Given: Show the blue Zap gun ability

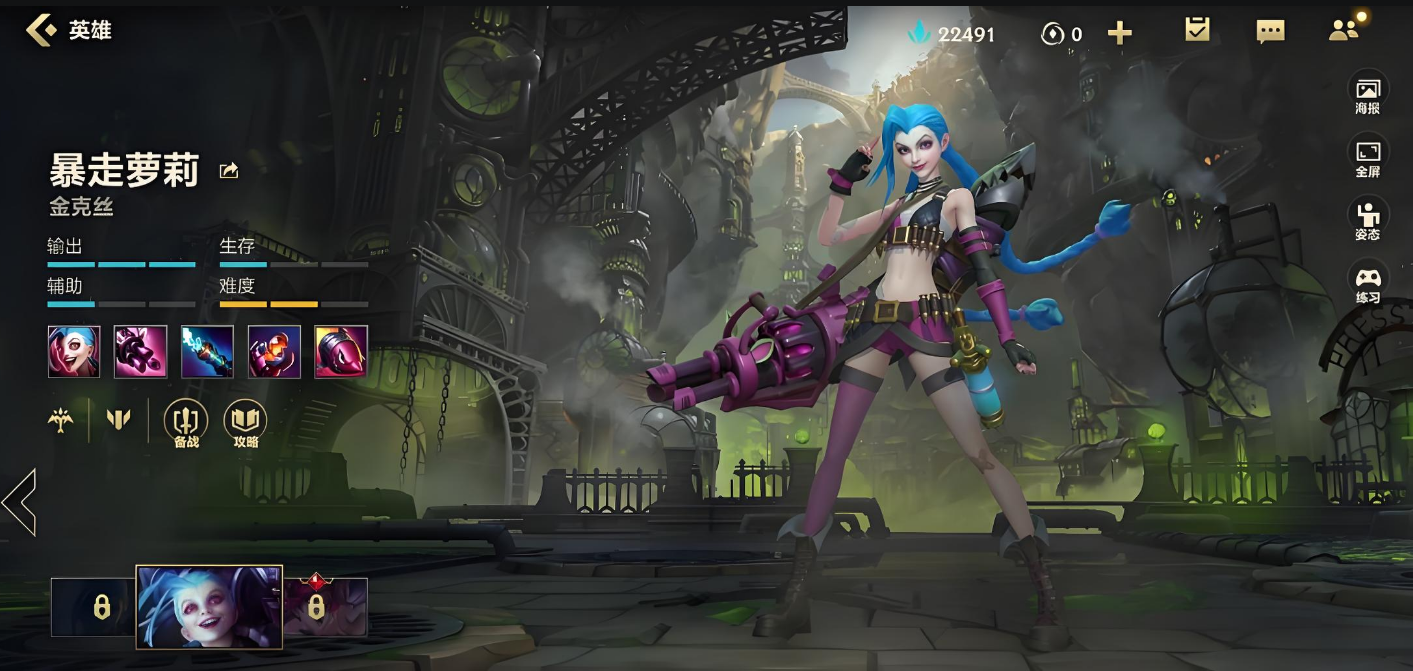Looking at the screenshot, I should point(207,351).
